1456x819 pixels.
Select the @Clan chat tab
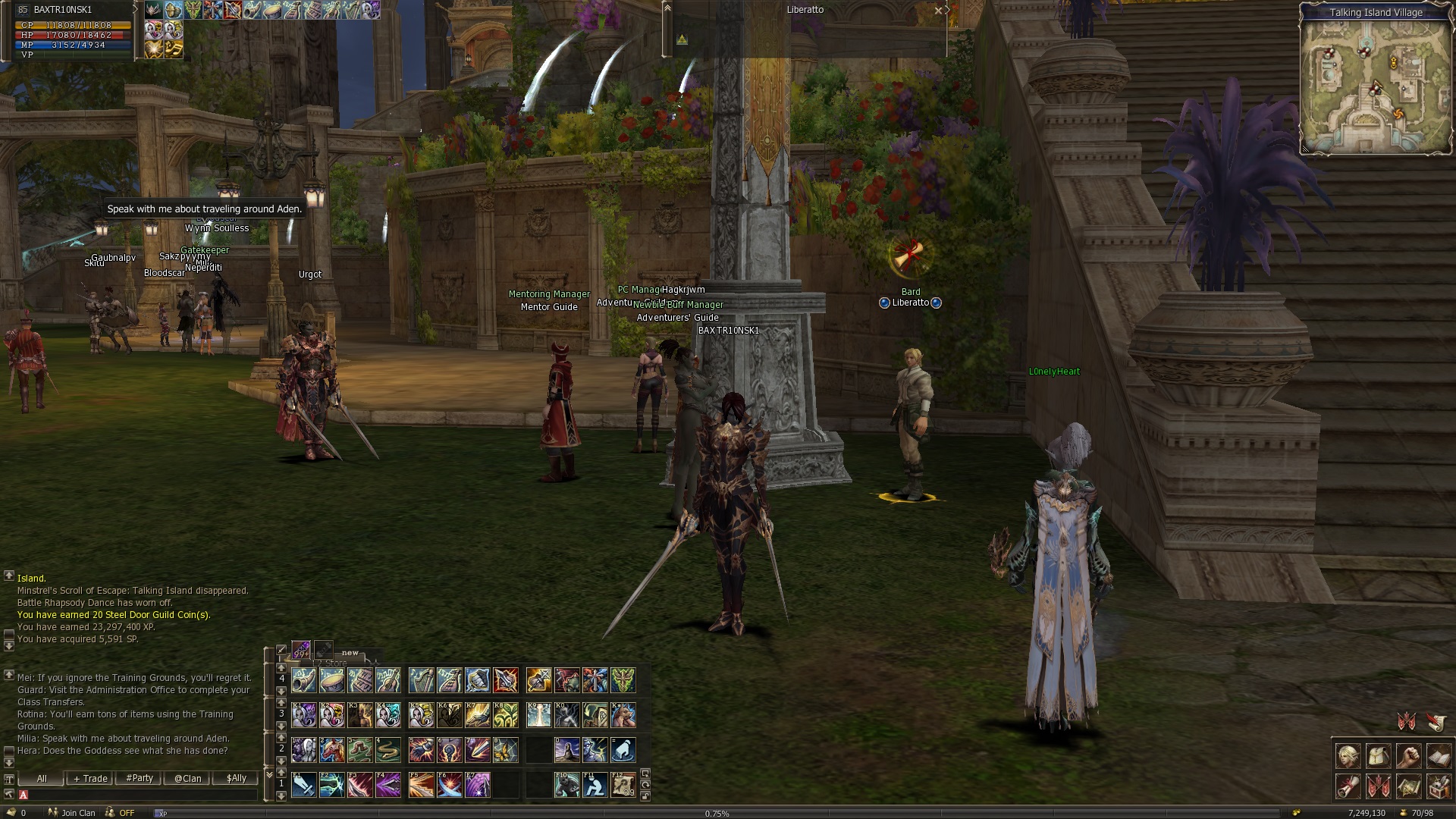188,778
